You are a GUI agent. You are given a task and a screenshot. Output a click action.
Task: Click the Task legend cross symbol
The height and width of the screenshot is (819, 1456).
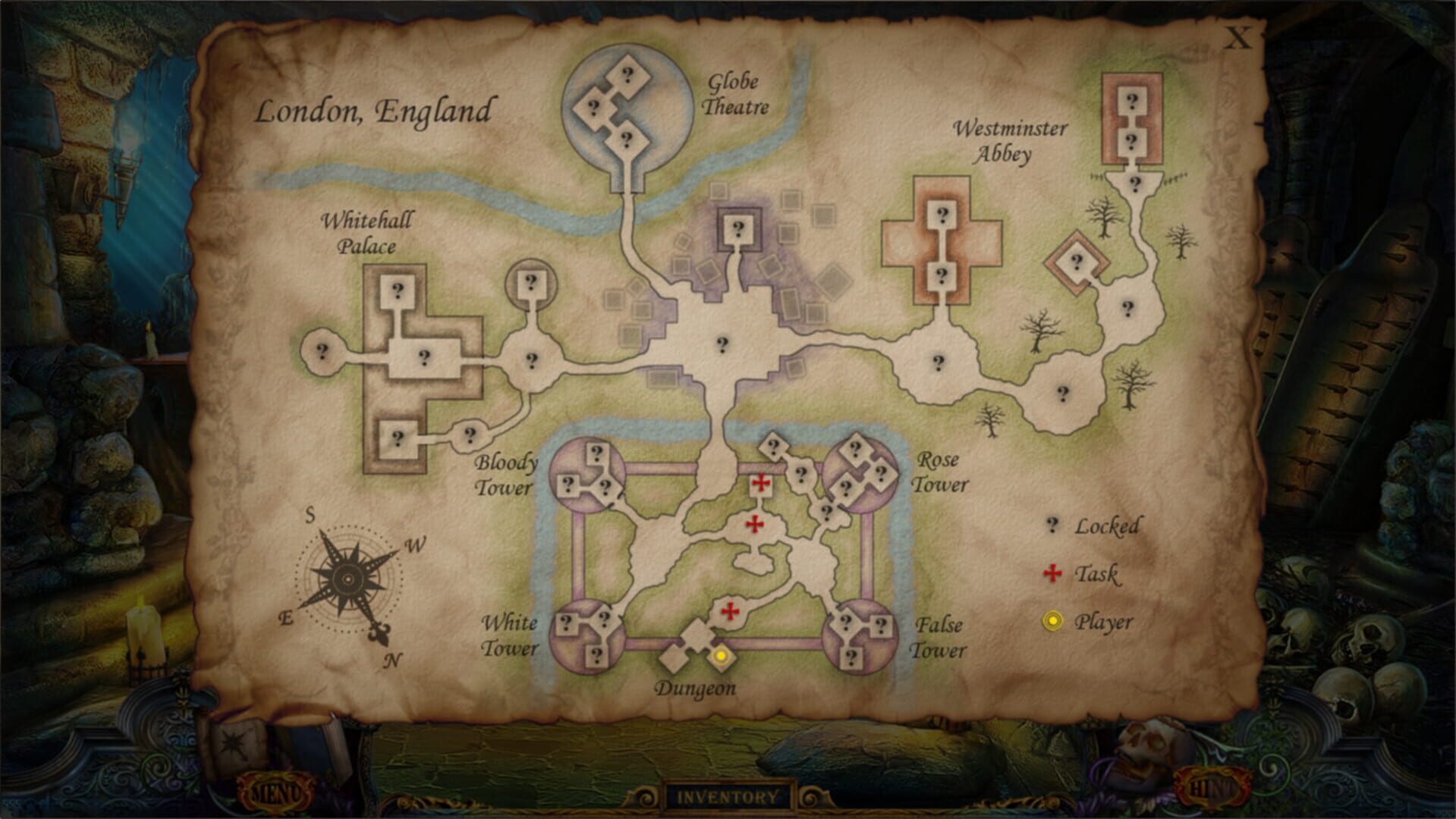tap(1052, 575)
